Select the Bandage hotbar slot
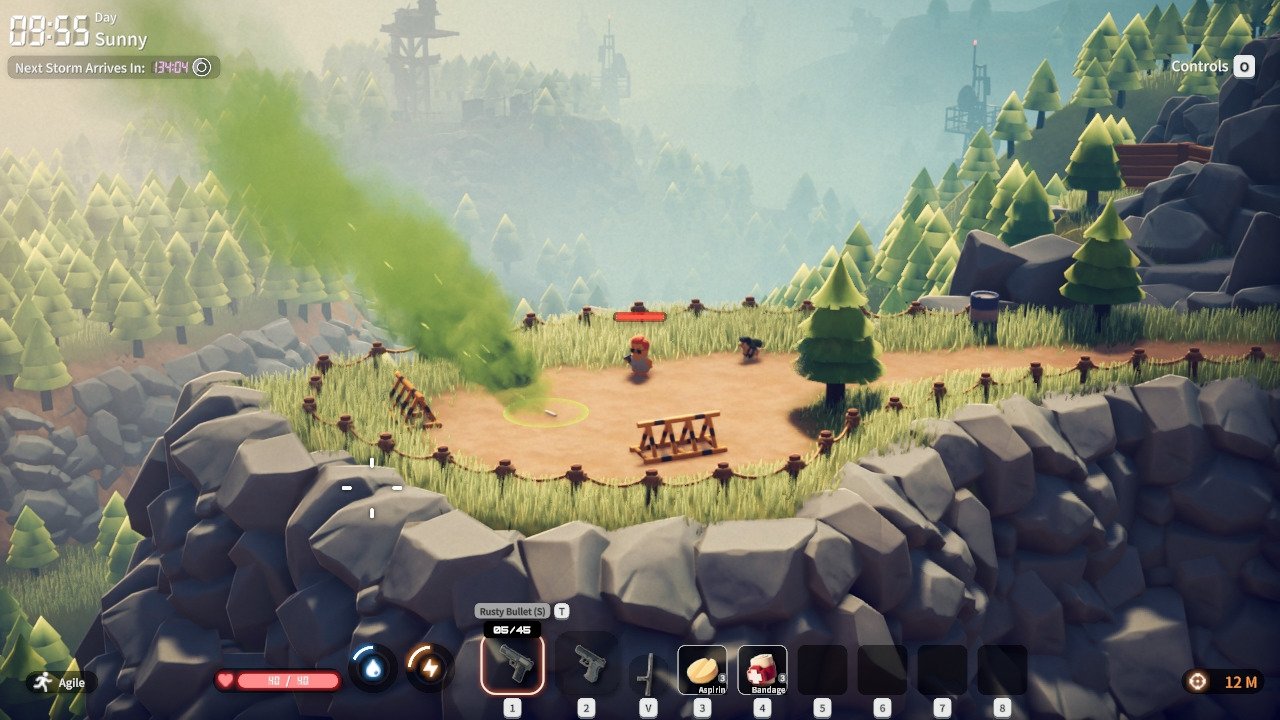The height and width of the screenshot is (720, 1280). [x=763, y=669]
